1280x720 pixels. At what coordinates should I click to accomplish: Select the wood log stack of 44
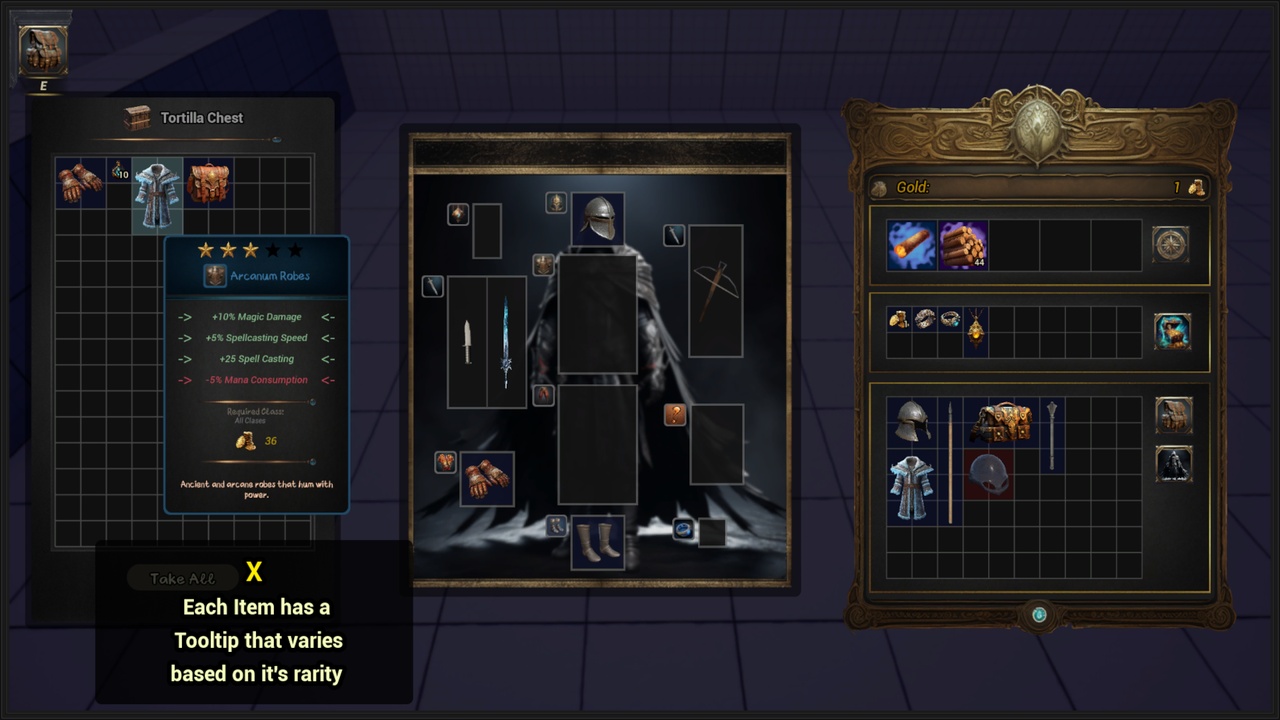(x=963, y=245)
